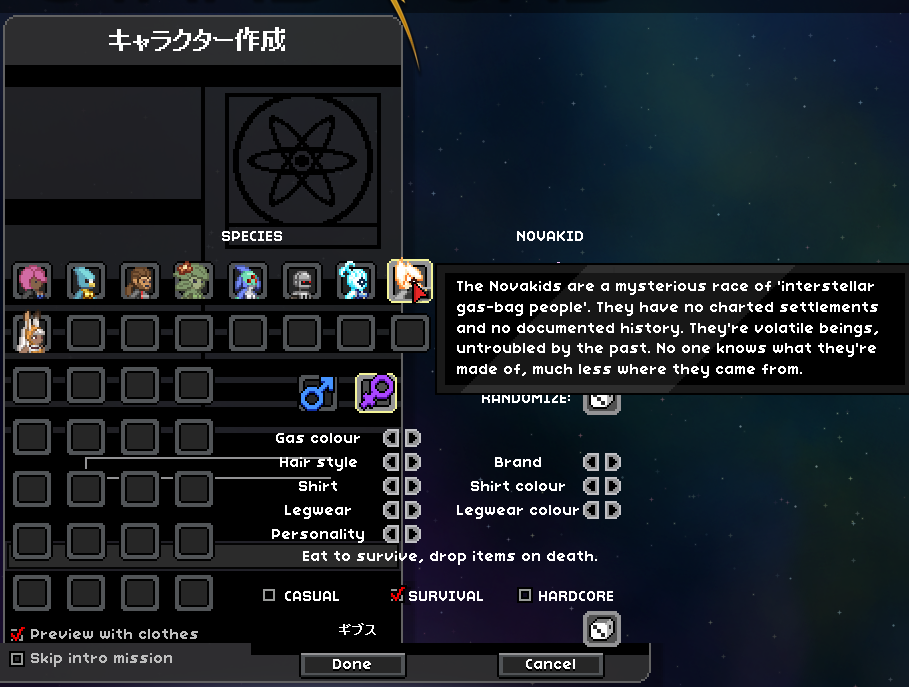This screenshot has width=909, height=687.
Task: Choose the bearded Apex species
Action: point(140,281)
